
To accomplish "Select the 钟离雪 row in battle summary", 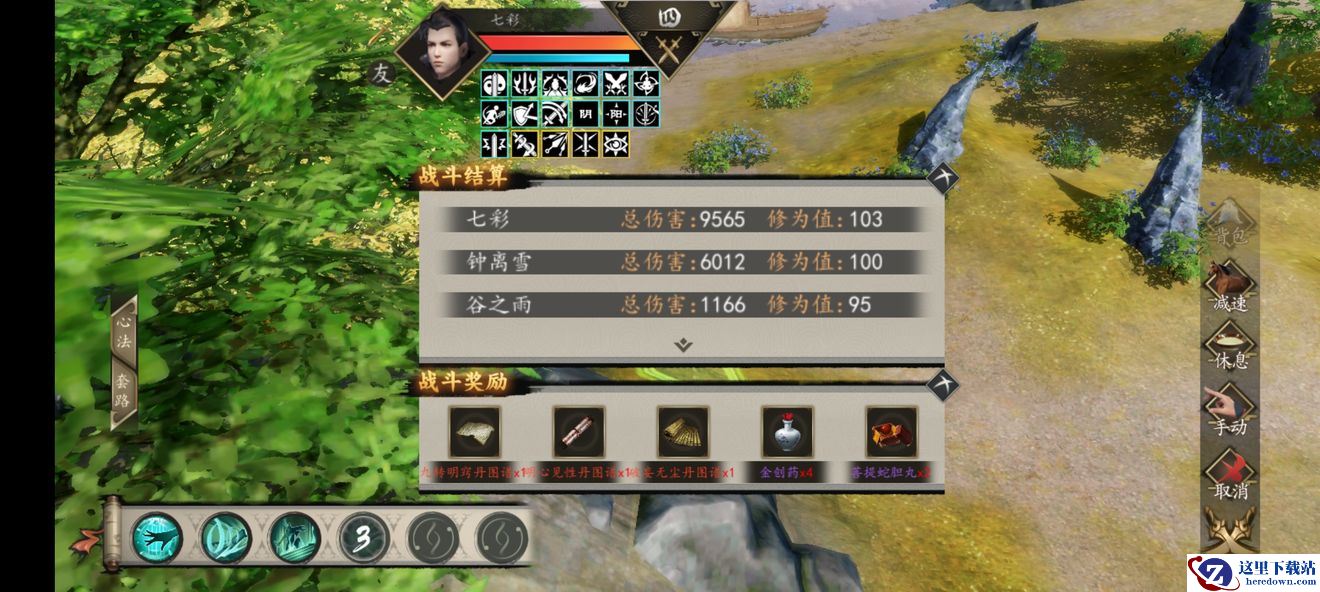I will click(x=680, y=262).
